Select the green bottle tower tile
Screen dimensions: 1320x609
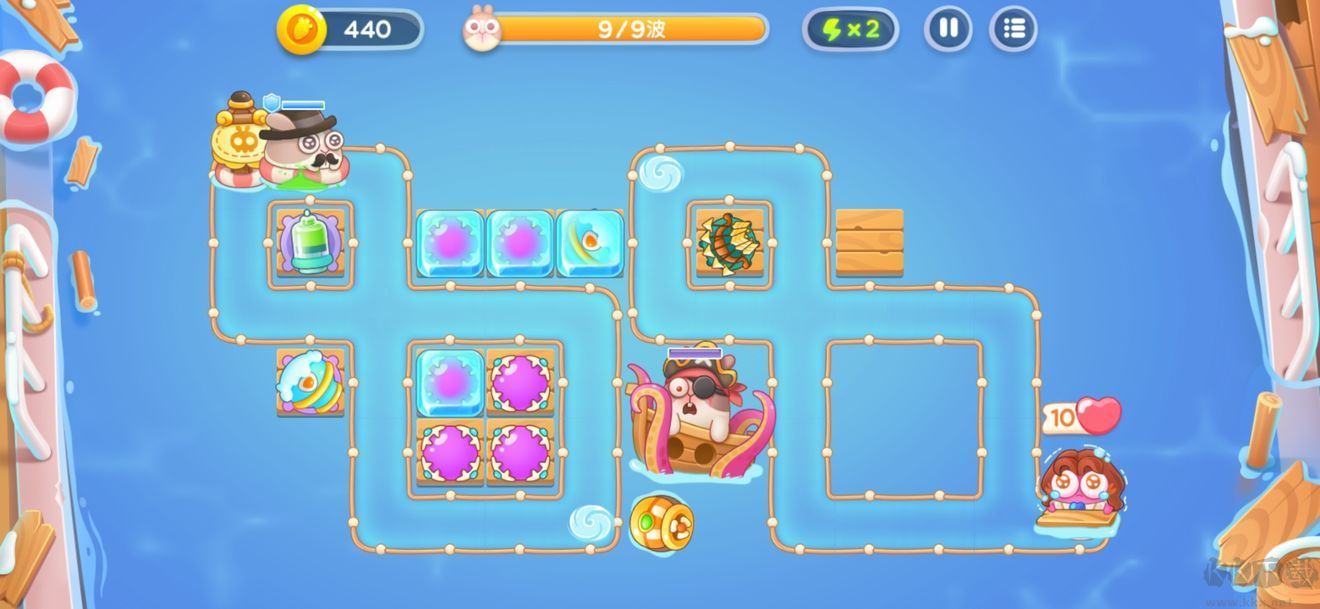(x=311, y=243)
